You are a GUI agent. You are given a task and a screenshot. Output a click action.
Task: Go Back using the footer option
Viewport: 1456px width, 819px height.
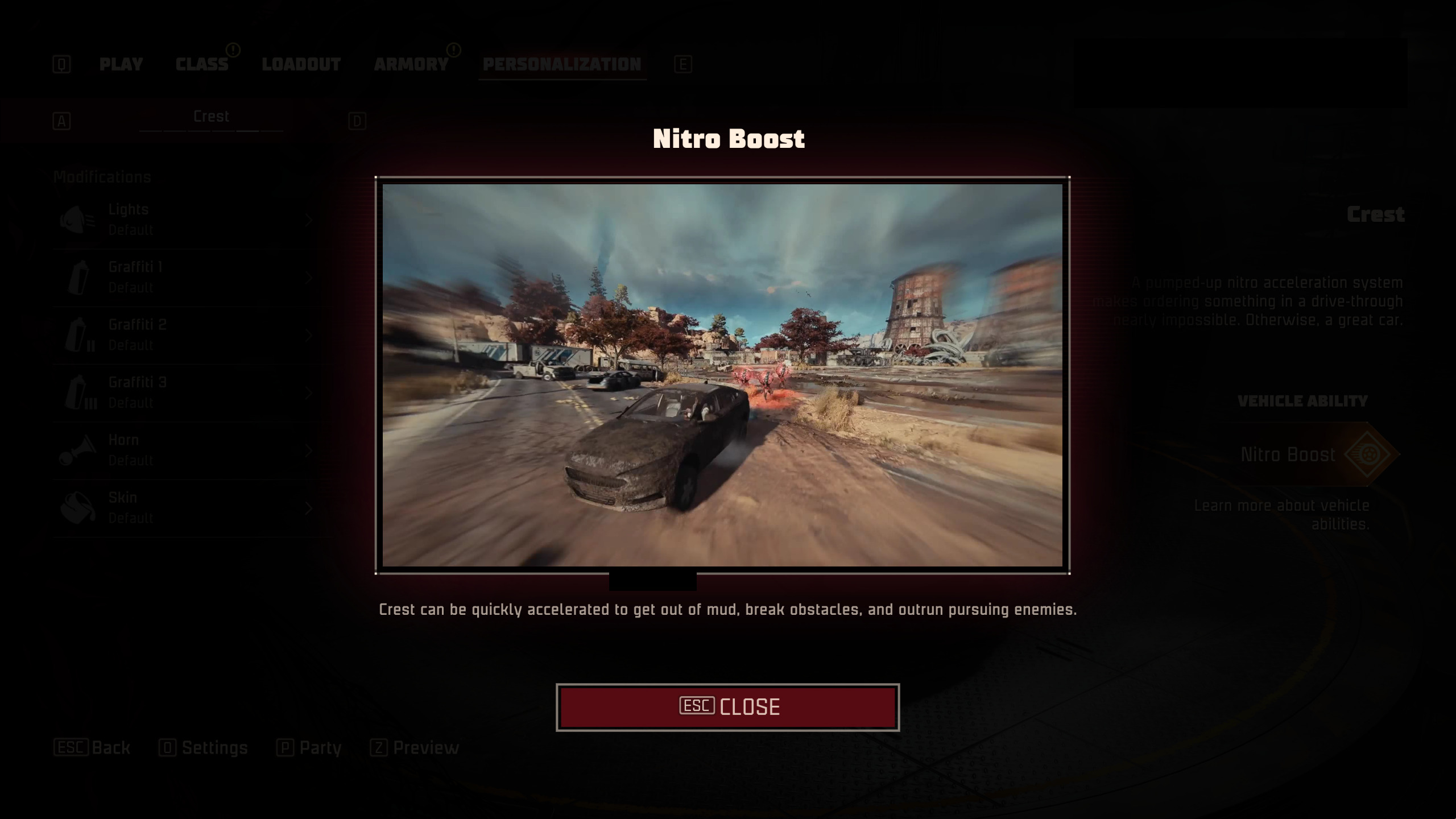(92, 748)
